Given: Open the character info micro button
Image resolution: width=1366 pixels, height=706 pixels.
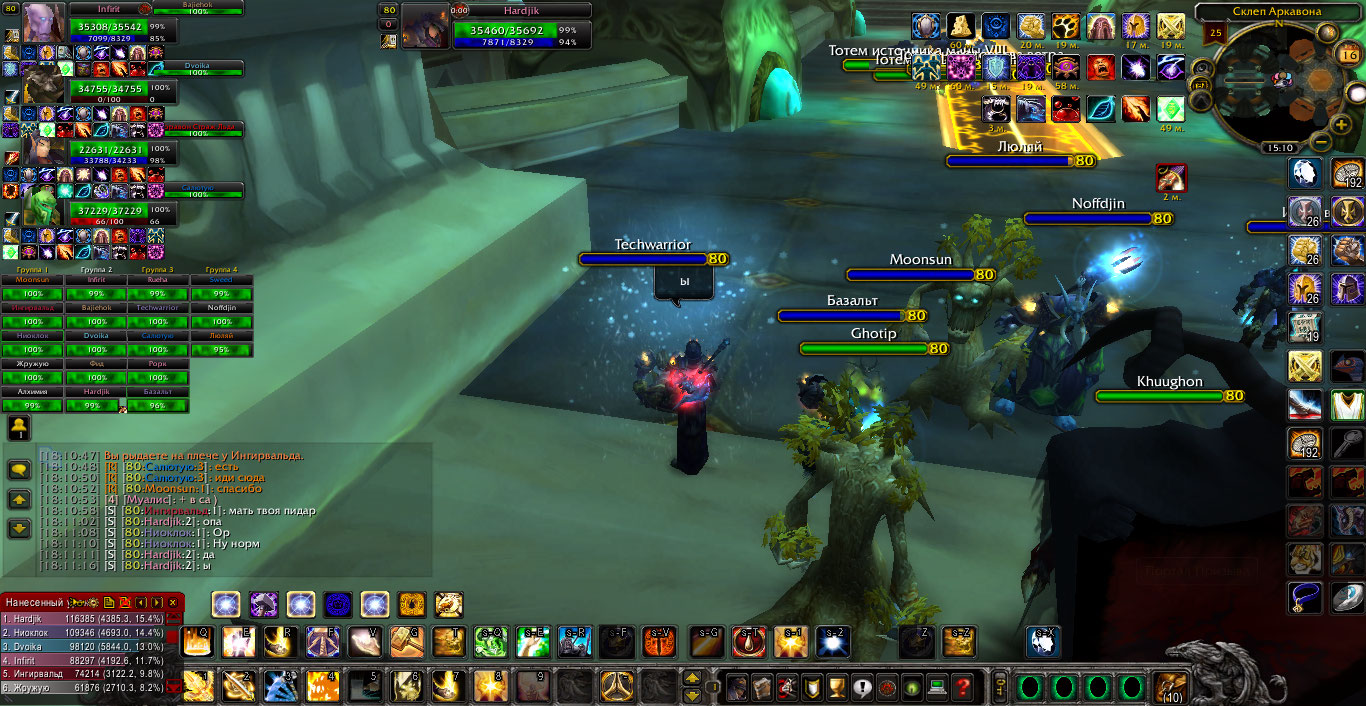Looking at the screenshot, I should pyautogui.click(x=737, y=687).
